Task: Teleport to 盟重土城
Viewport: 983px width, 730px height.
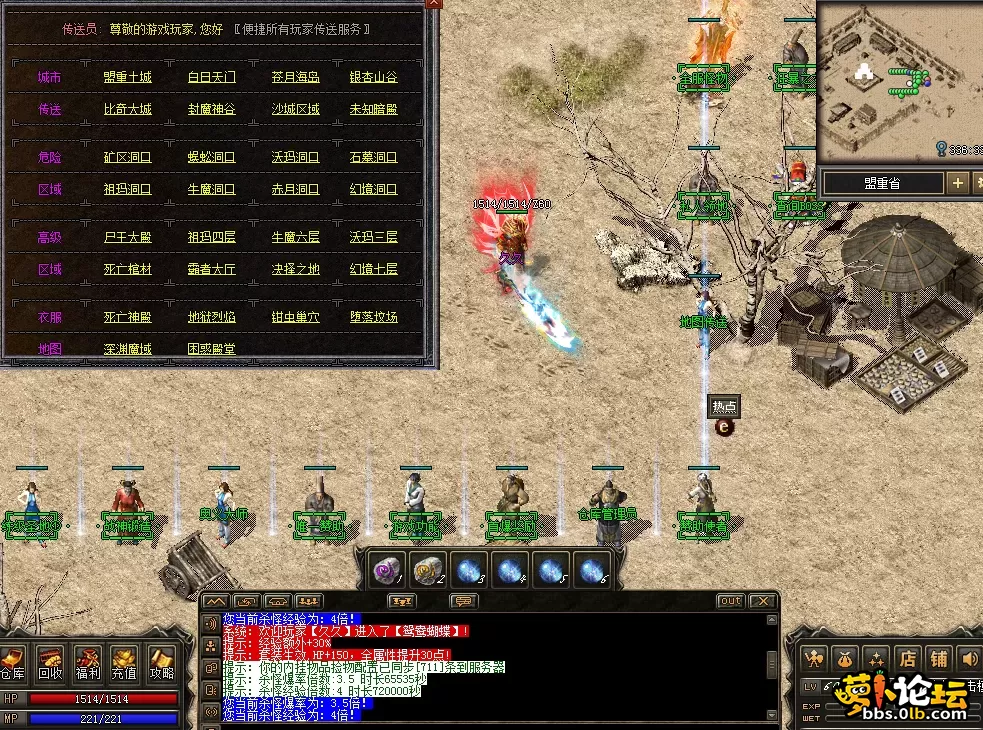Action: point(128,78)
